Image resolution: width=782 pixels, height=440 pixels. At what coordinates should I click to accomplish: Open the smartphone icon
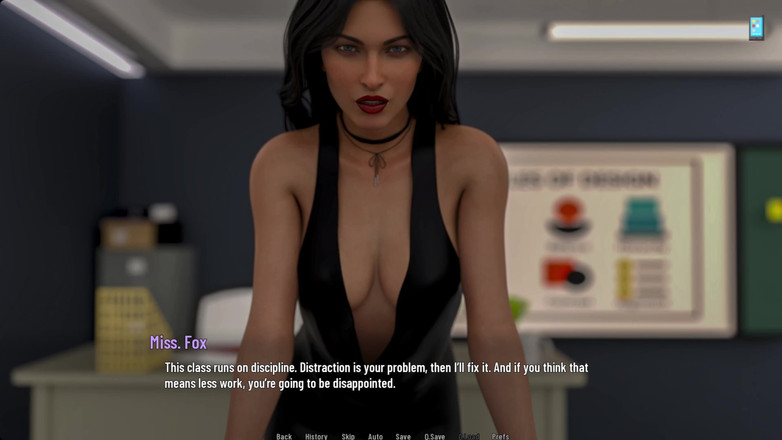coord(756,28)
